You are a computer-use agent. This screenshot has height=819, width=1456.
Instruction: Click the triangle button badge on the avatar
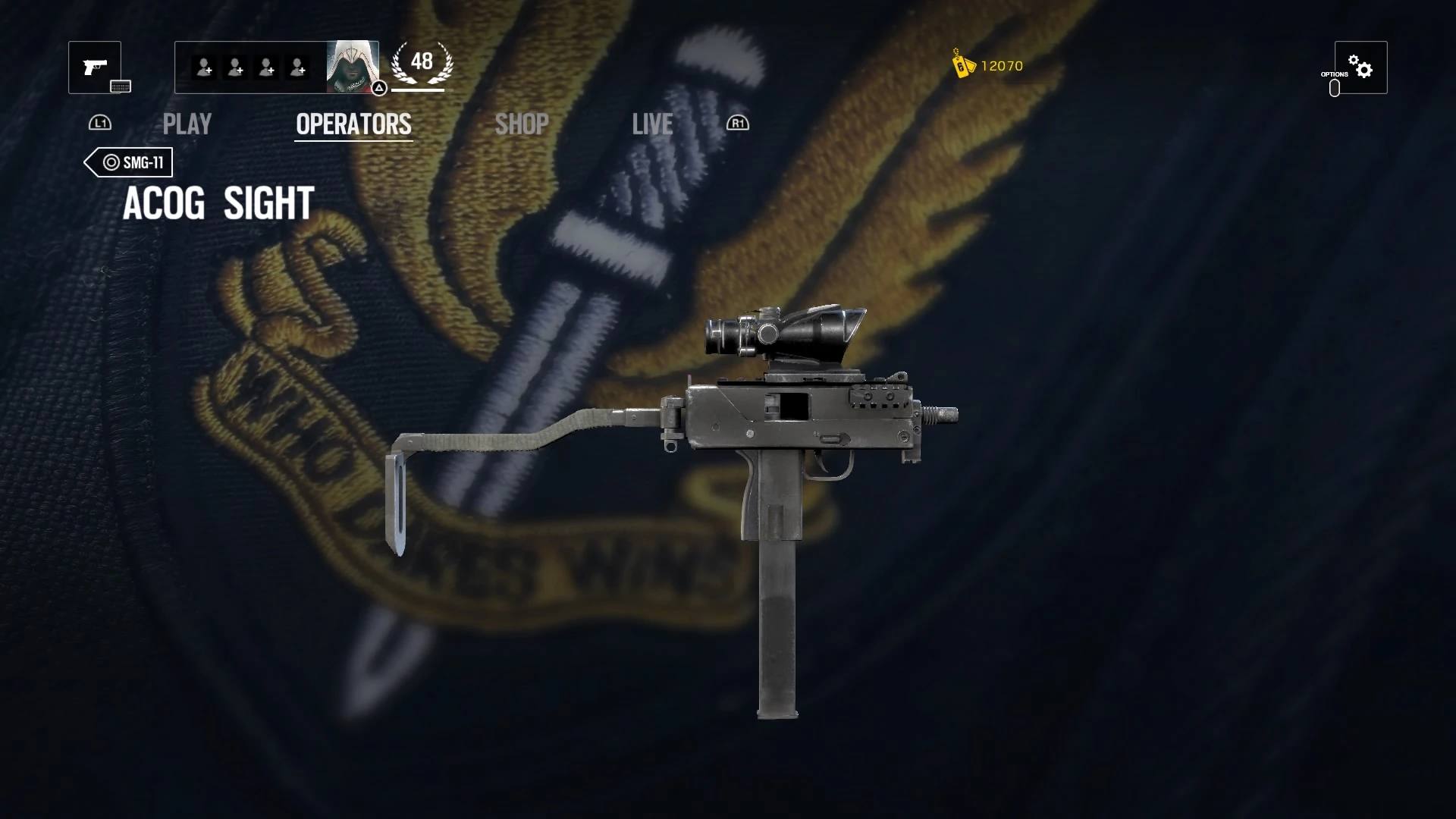point(378,89)
